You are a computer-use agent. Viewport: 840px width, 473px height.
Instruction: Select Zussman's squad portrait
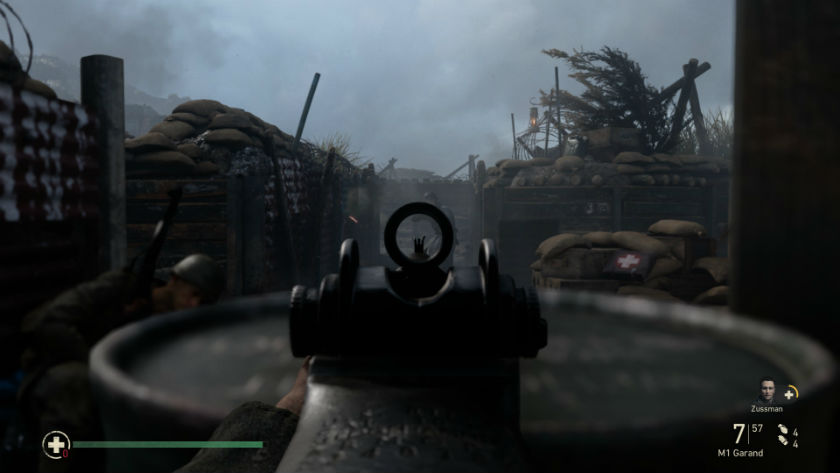click(767, 390)
